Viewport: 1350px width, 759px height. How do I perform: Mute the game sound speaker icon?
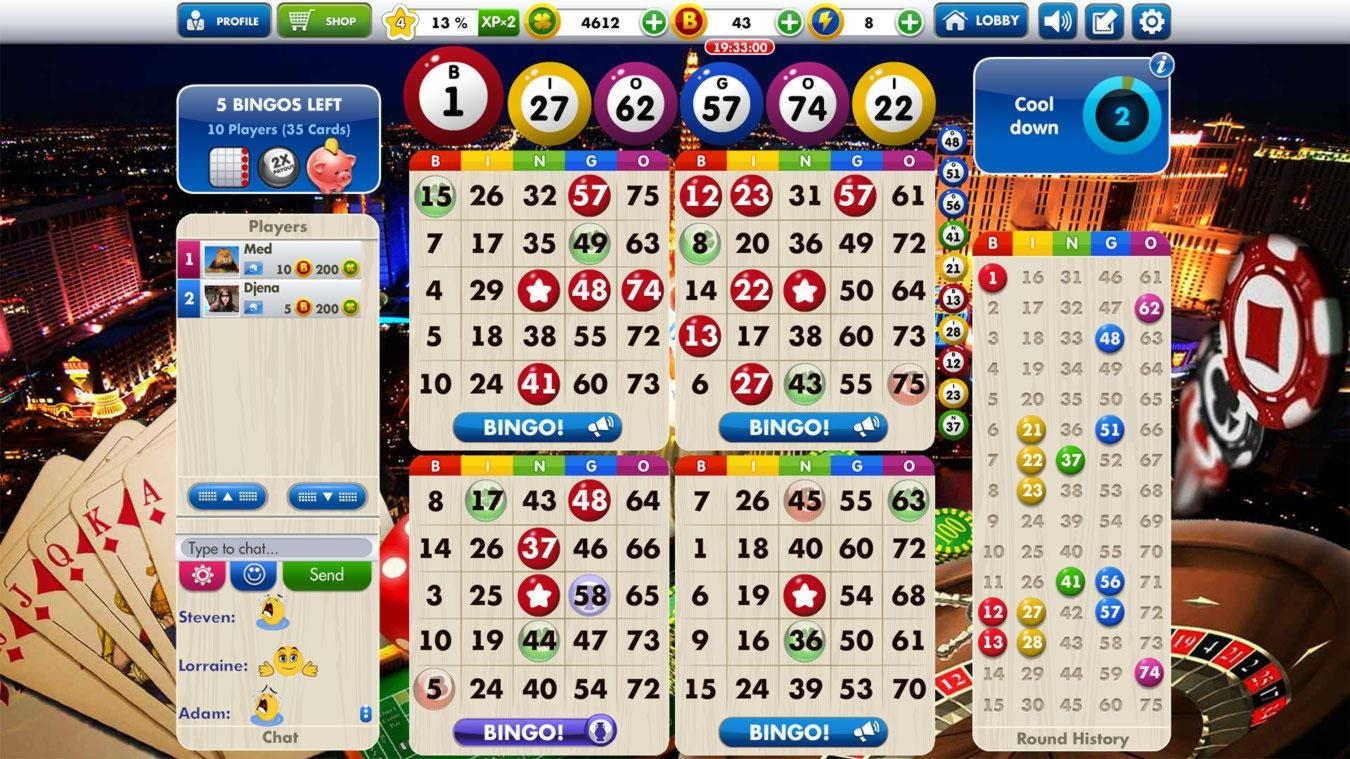point(1057,20)
